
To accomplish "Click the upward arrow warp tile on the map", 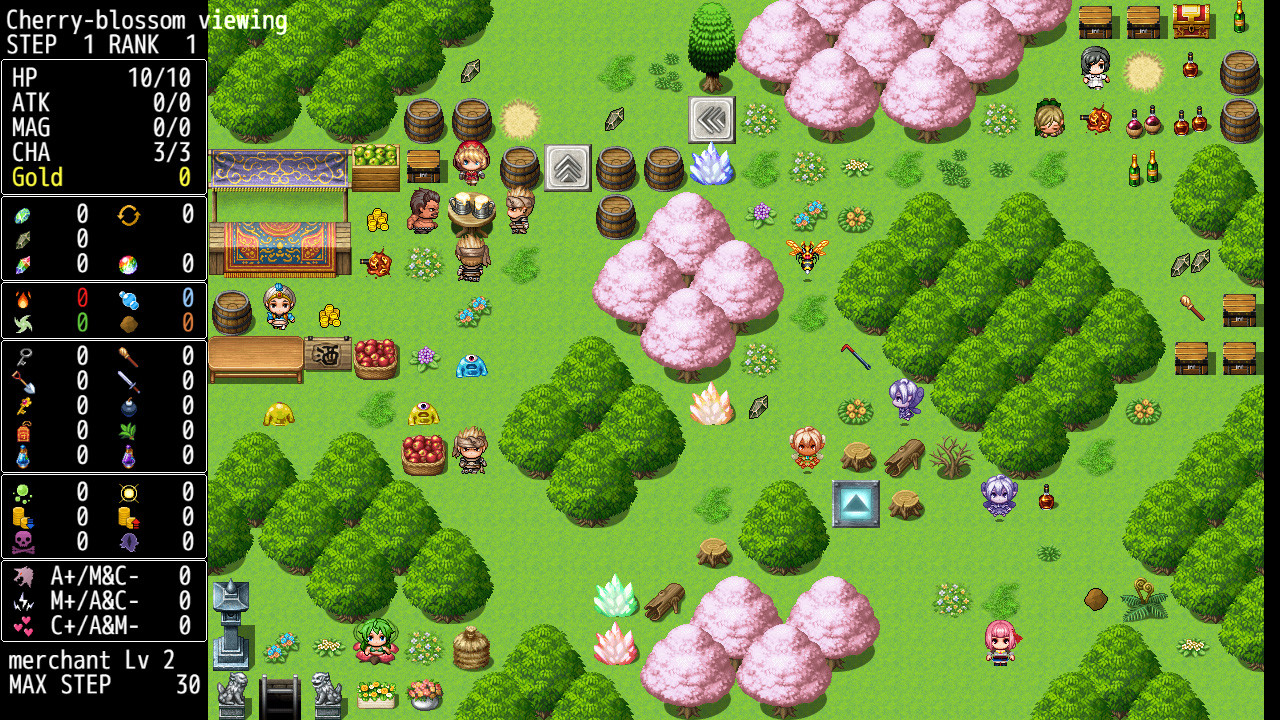I will (x=566, y=170).
